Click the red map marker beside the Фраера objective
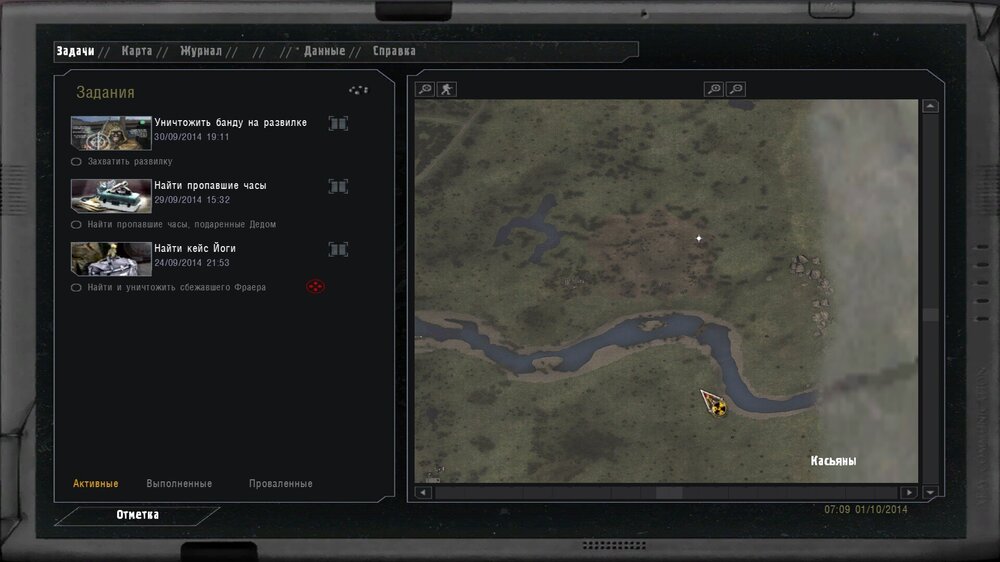This screenshot has width=1000, height=562. 315,287
